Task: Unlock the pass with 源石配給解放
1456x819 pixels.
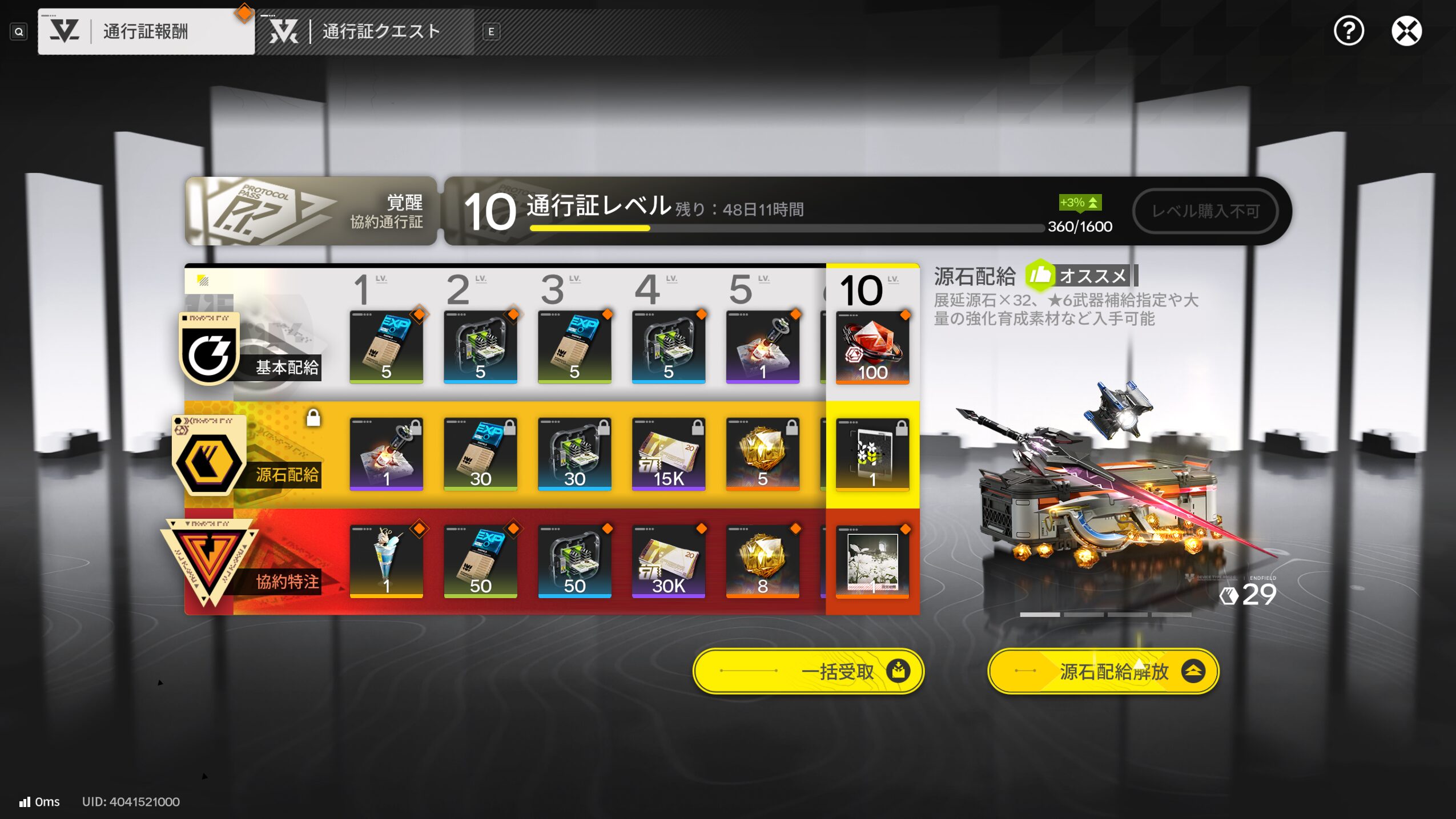Action: point(1103,671)
